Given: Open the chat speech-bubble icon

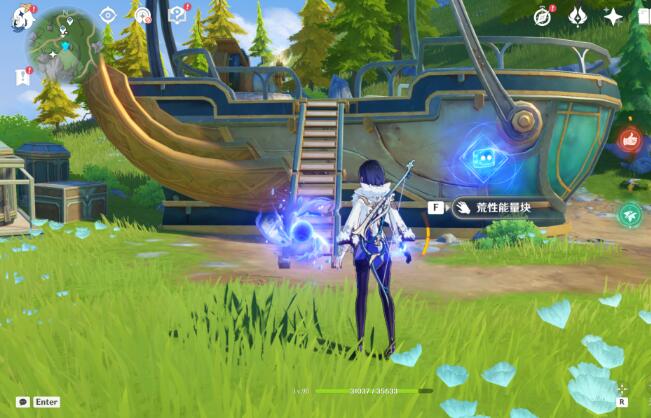Looking at the screenshot, I should coord(23,401).
